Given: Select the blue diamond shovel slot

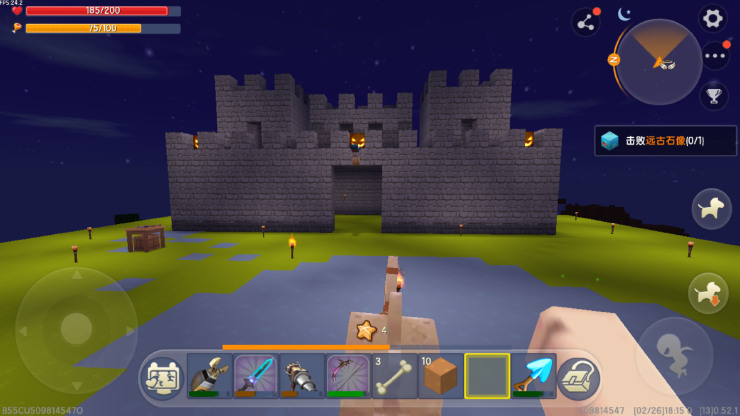Looking at the screenshot, I should tap(532, 377).
